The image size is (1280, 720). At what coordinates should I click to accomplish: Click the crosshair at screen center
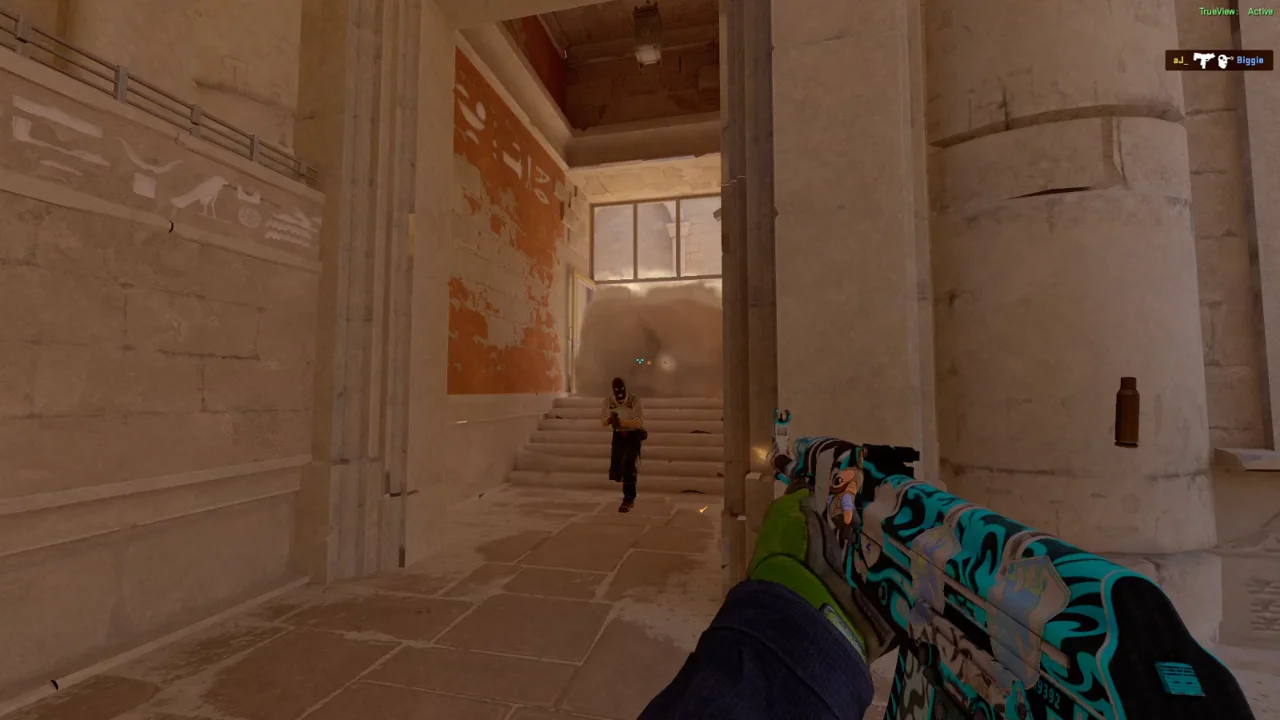tap(640, 360)
